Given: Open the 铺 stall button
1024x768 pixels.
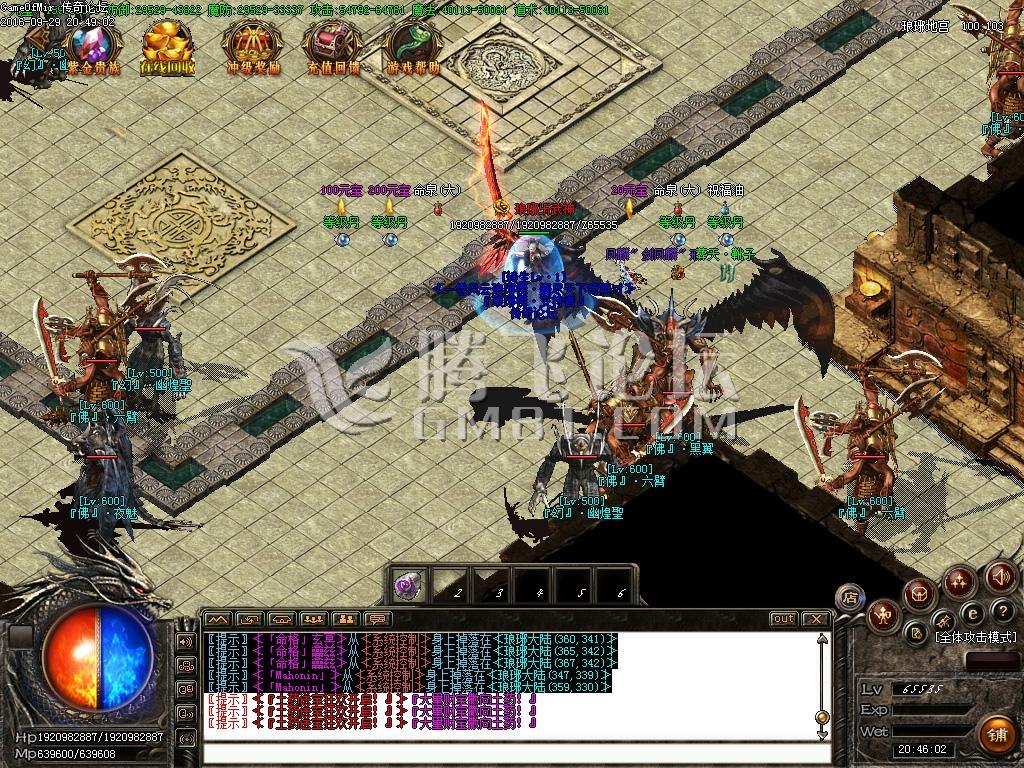Looking at the screenshot, I should [995, 734].
